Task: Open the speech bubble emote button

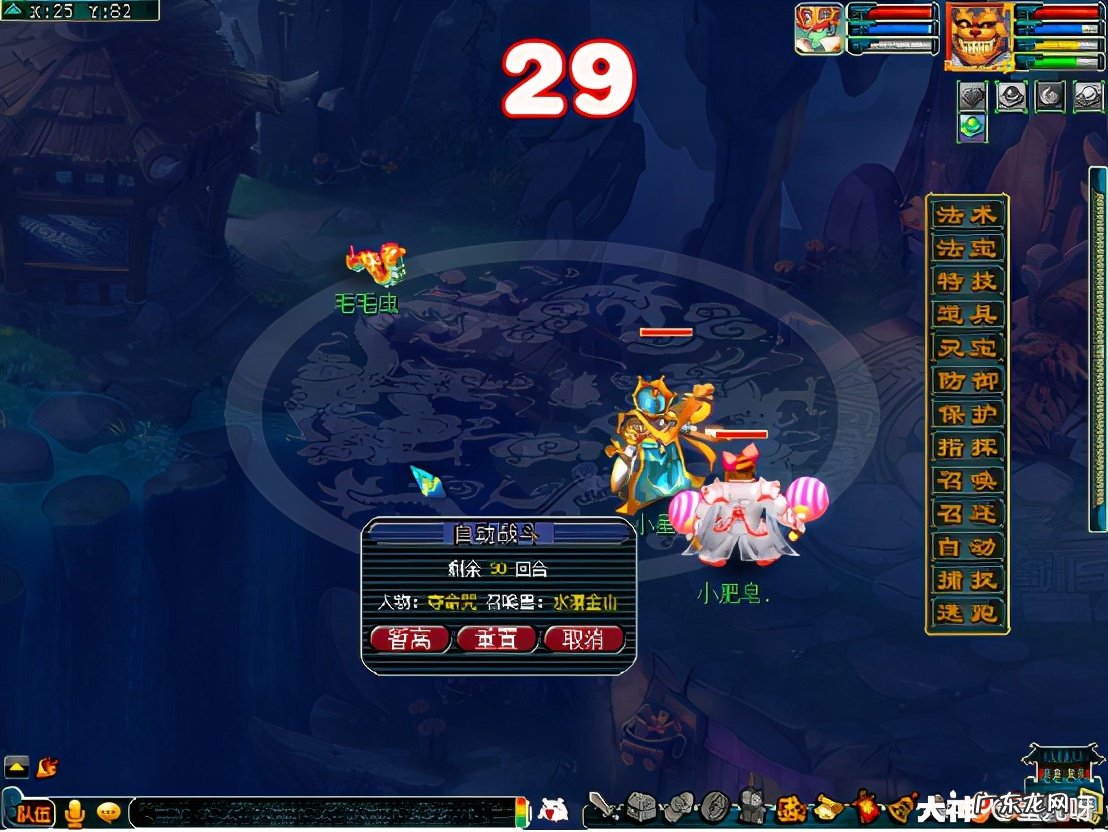Action: pos(108,812)
